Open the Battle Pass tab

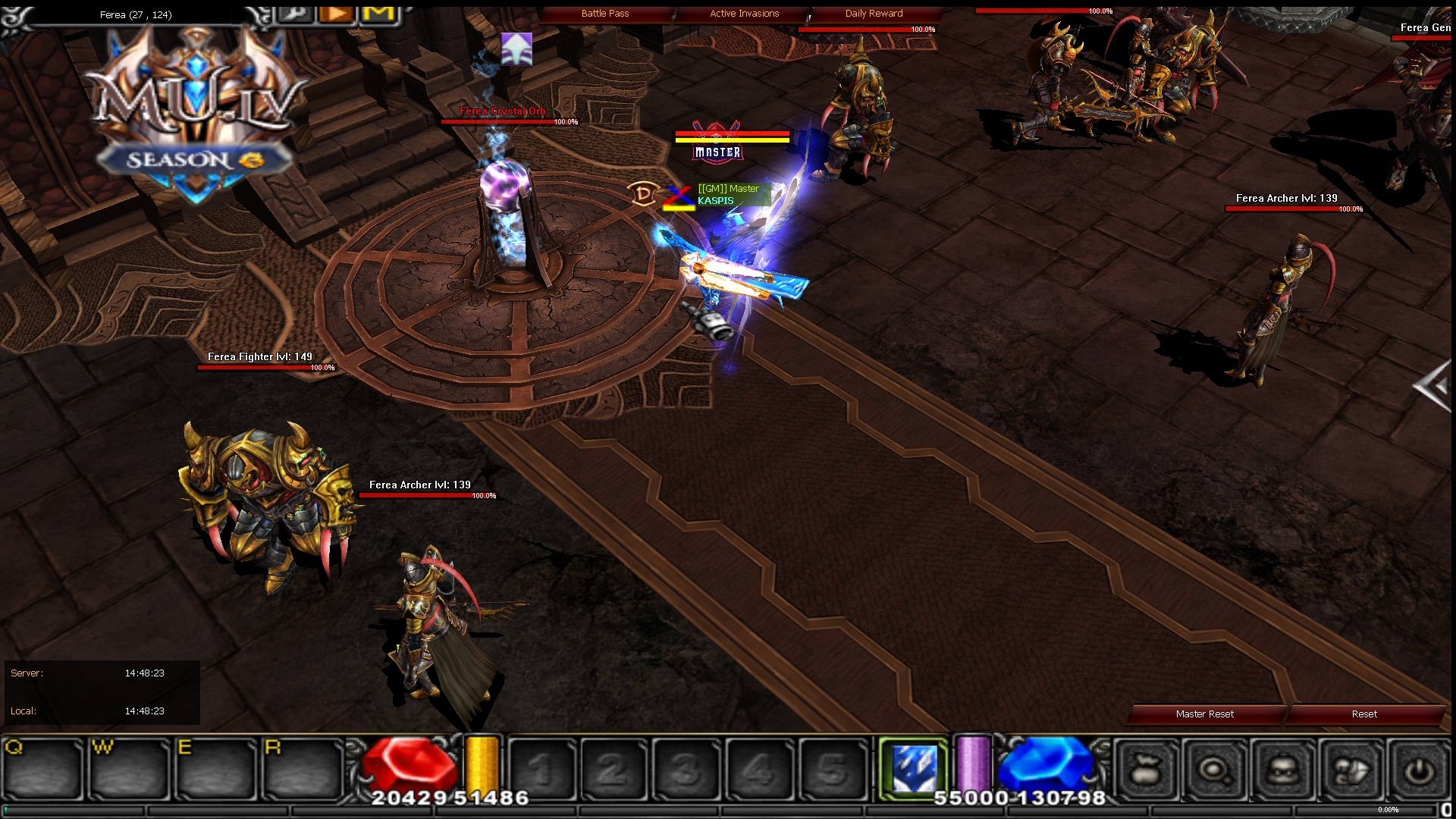[604, 13]
